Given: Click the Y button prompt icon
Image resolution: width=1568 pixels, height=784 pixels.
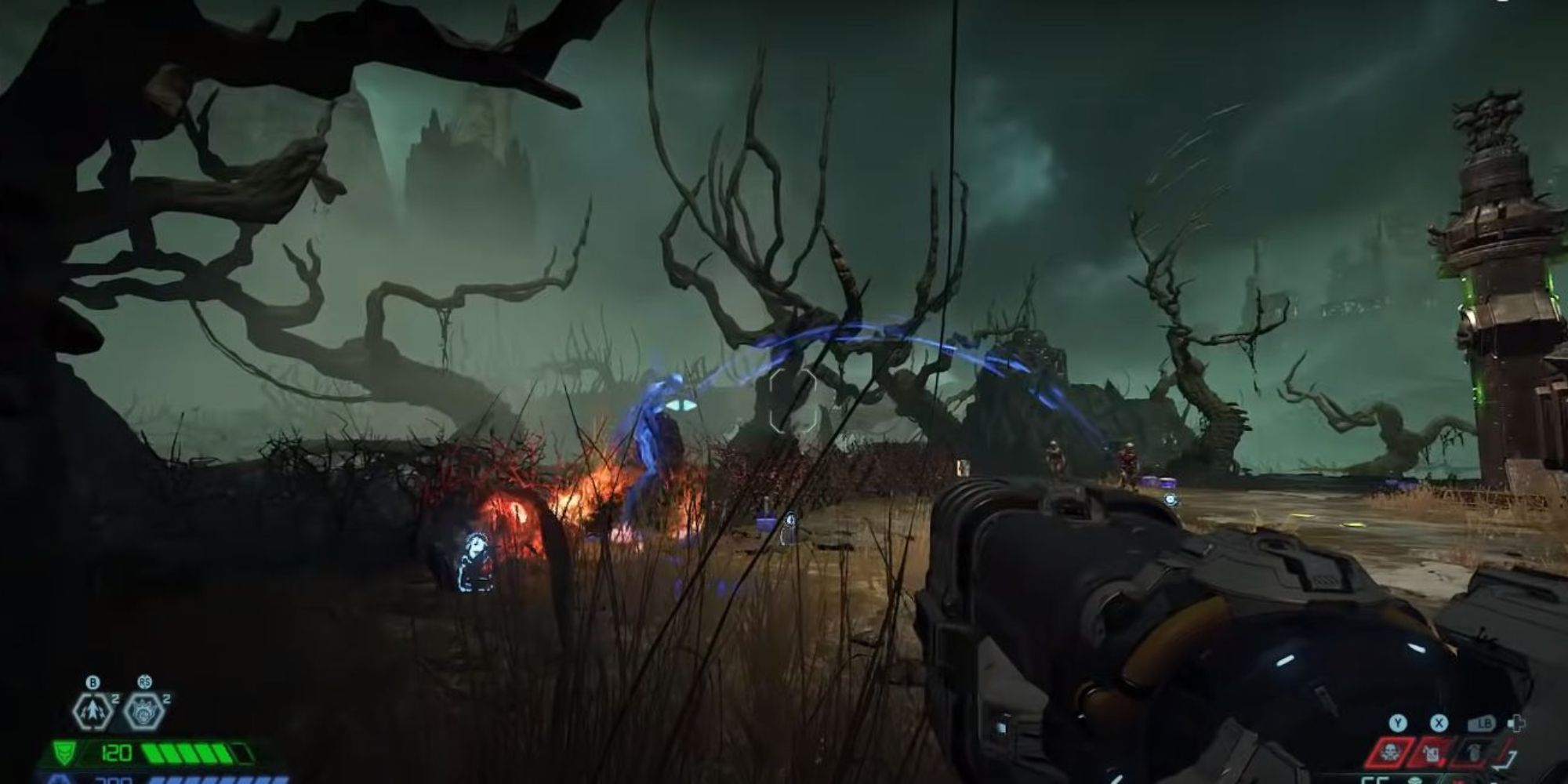Looking at the screenshot, I should [x=1397, y=723].
